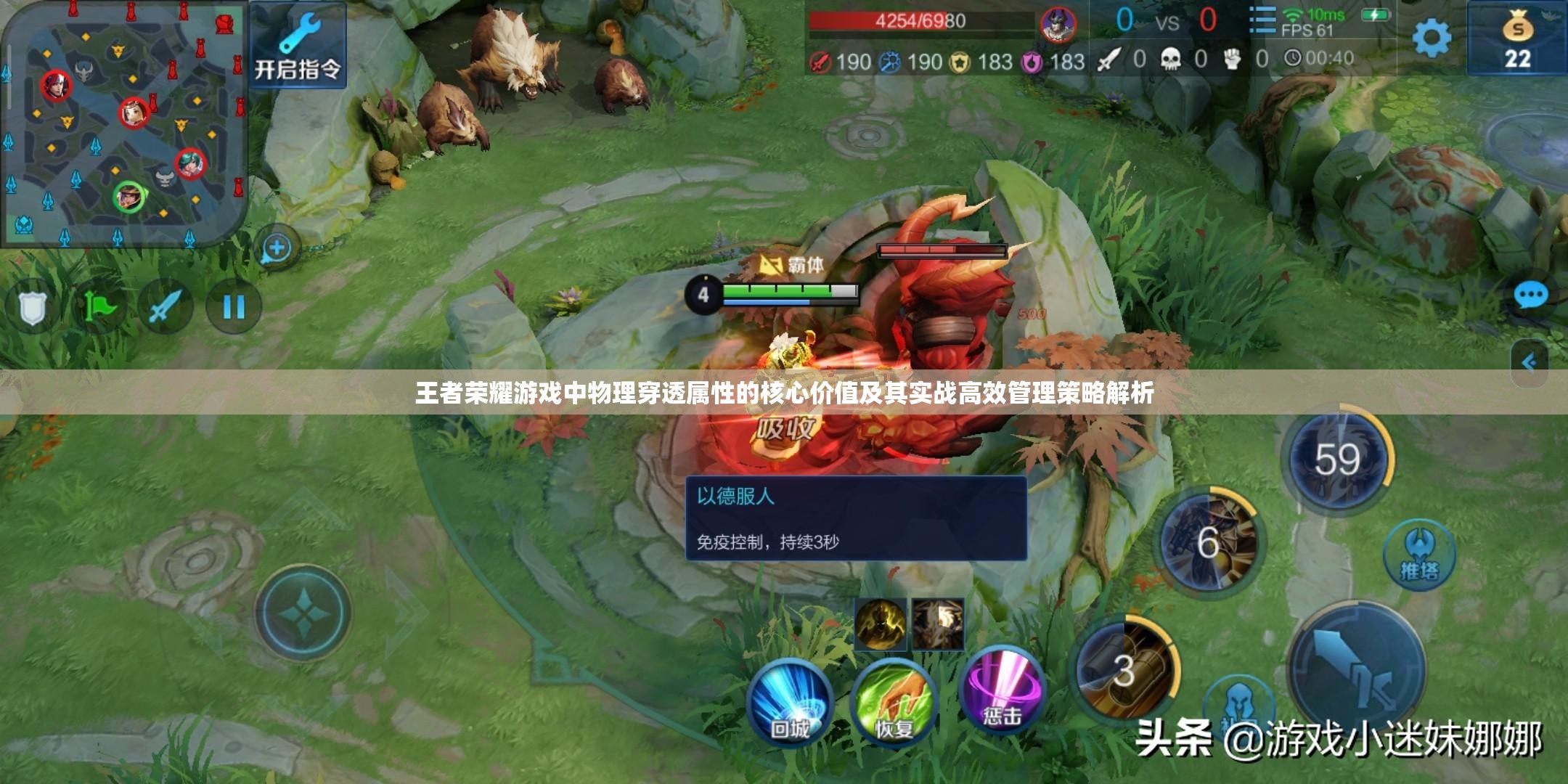
Task: Tap the 推塔 tower attack button
Action: (x=1419, y=555)
